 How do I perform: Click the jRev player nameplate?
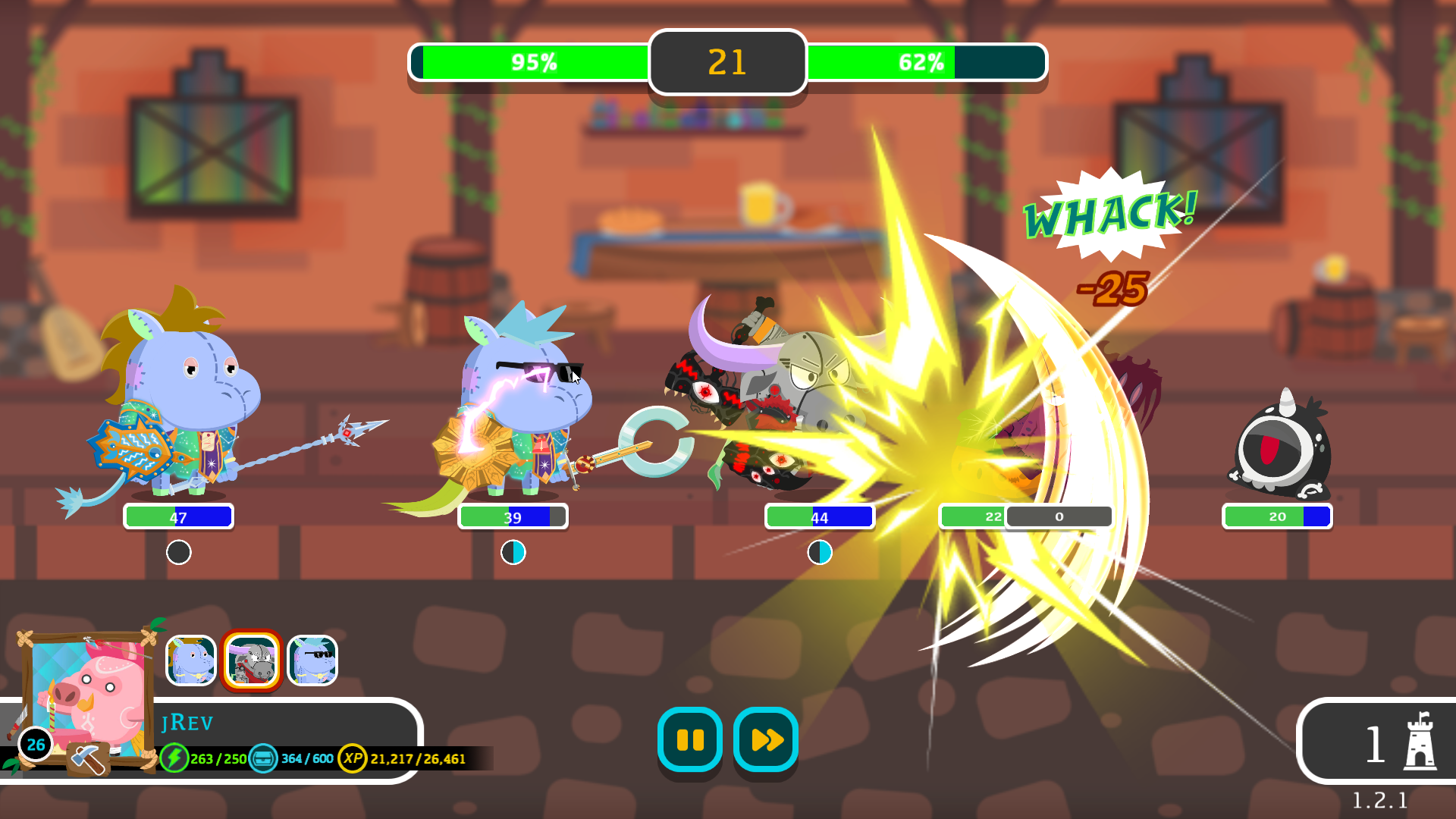189,722
